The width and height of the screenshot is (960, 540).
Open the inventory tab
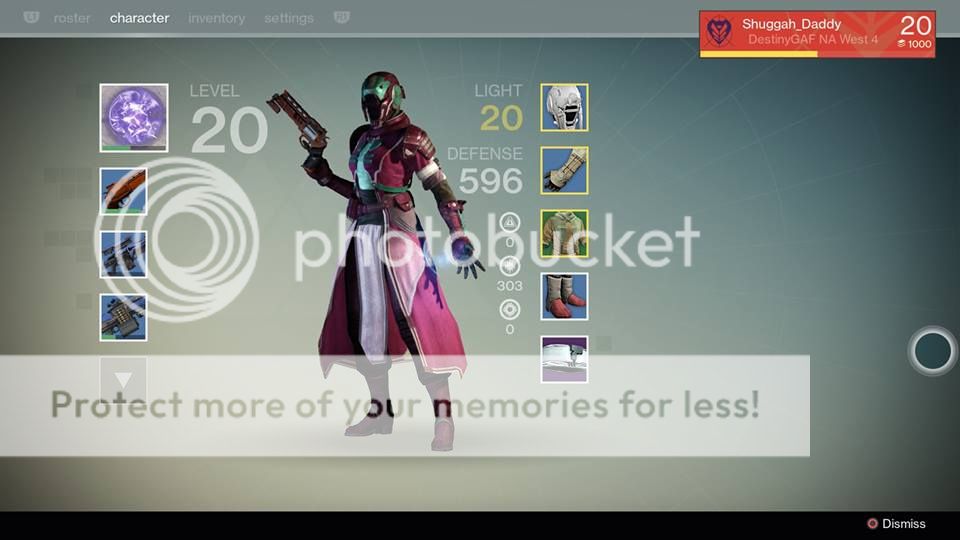point(216,18)
